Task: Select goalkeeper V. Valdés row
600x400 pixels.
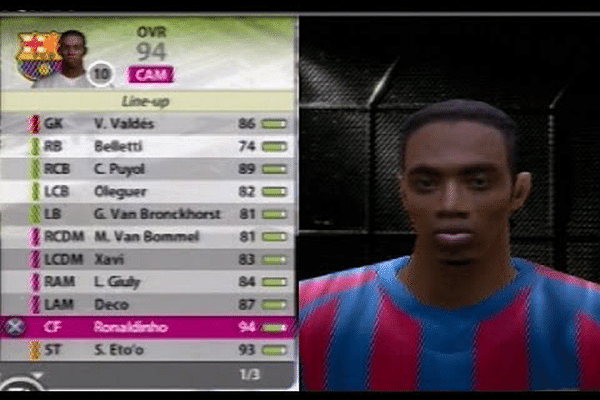Action: (150, 124)
